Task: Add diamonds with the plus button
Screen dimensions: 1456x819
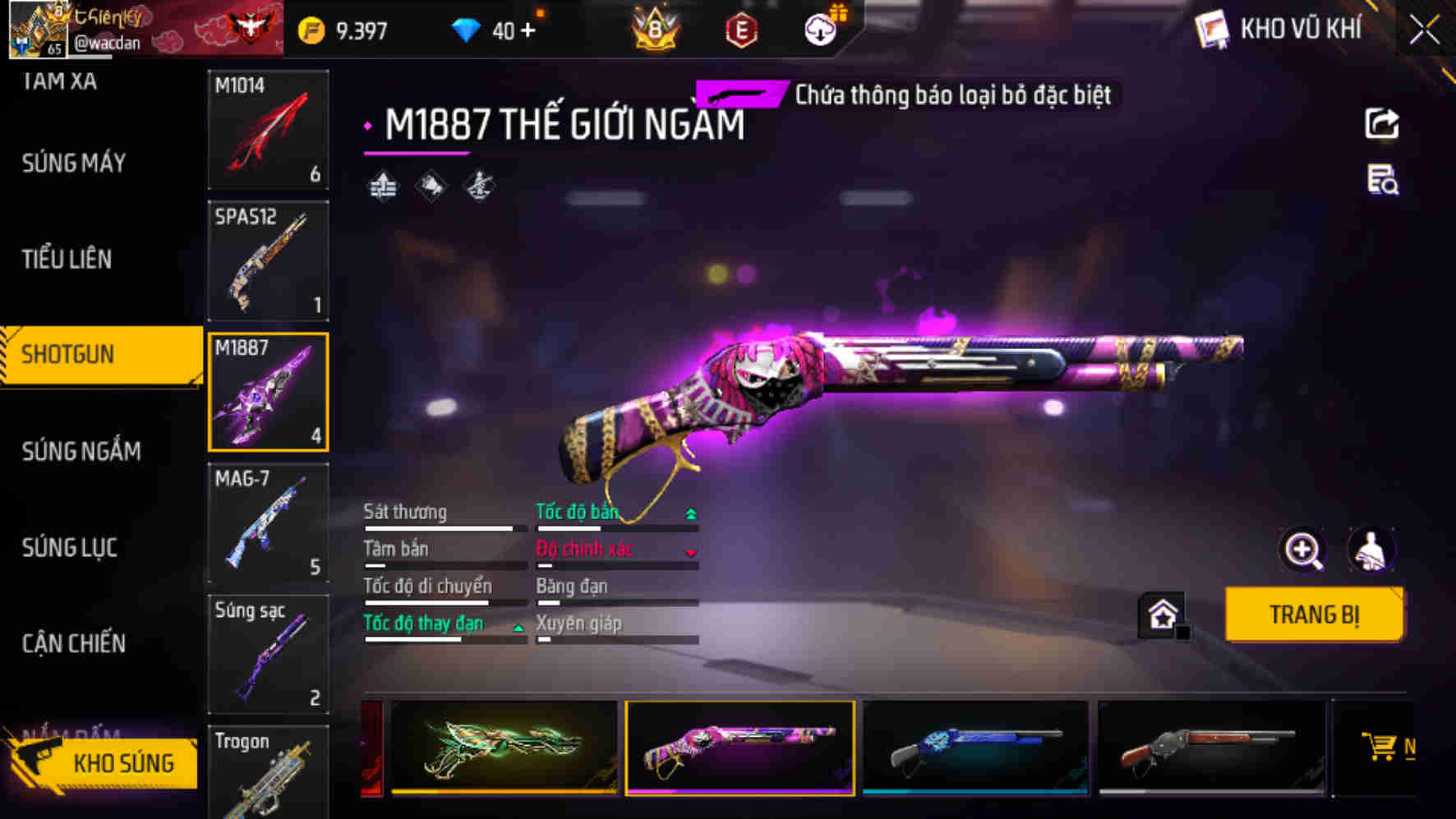Action: coord(528,31)
